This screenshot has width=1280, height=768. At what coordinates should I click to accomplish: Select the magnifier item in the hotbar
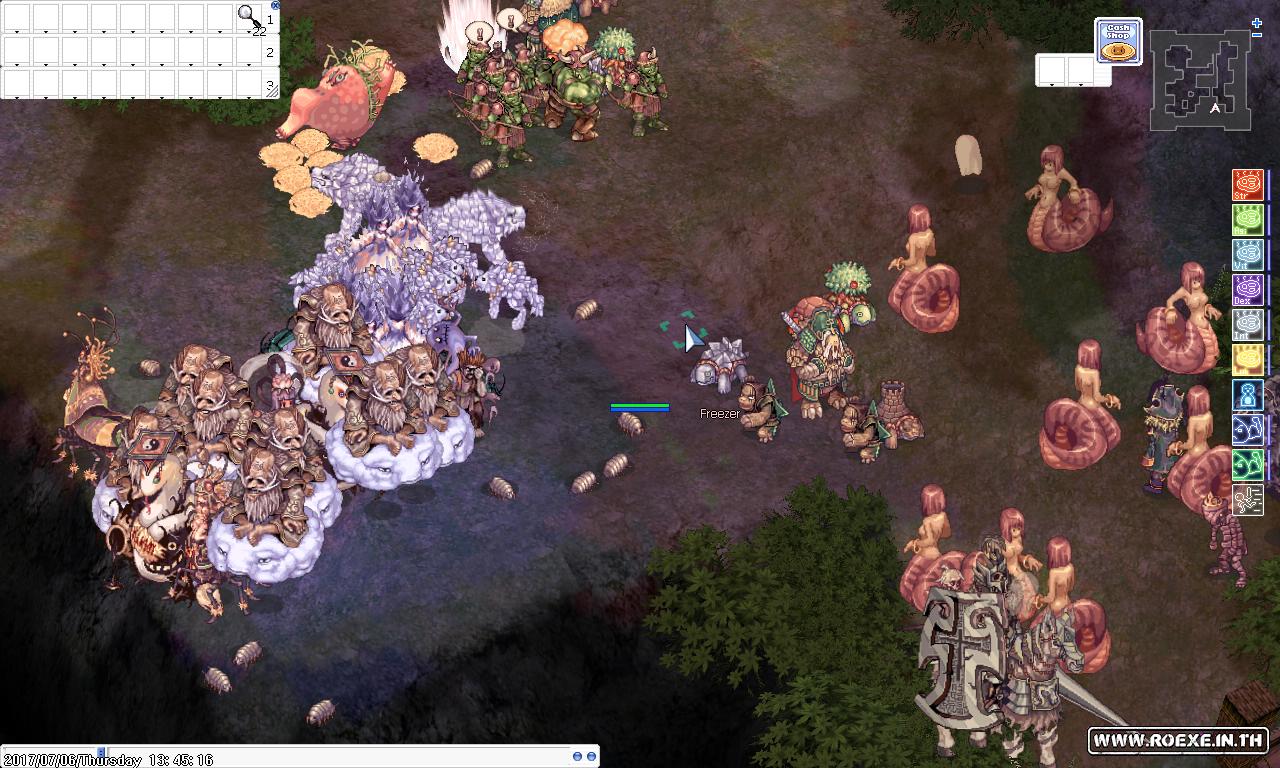(248, 15)
